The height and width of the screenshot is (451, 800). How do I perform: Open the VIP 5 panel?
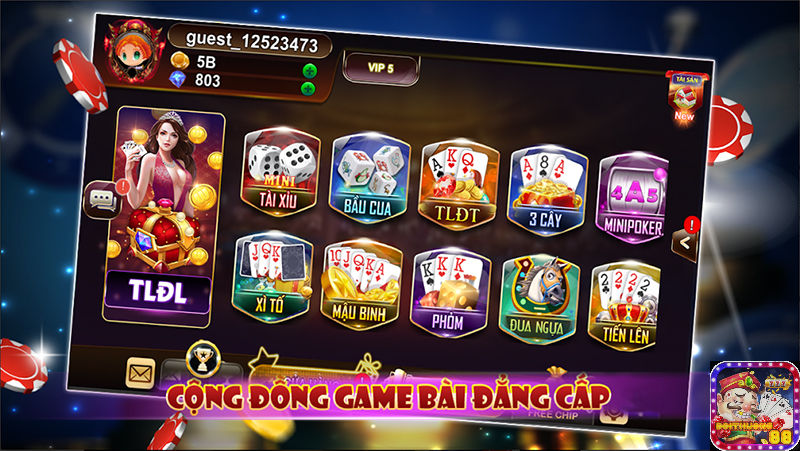[x=381, y=68]
